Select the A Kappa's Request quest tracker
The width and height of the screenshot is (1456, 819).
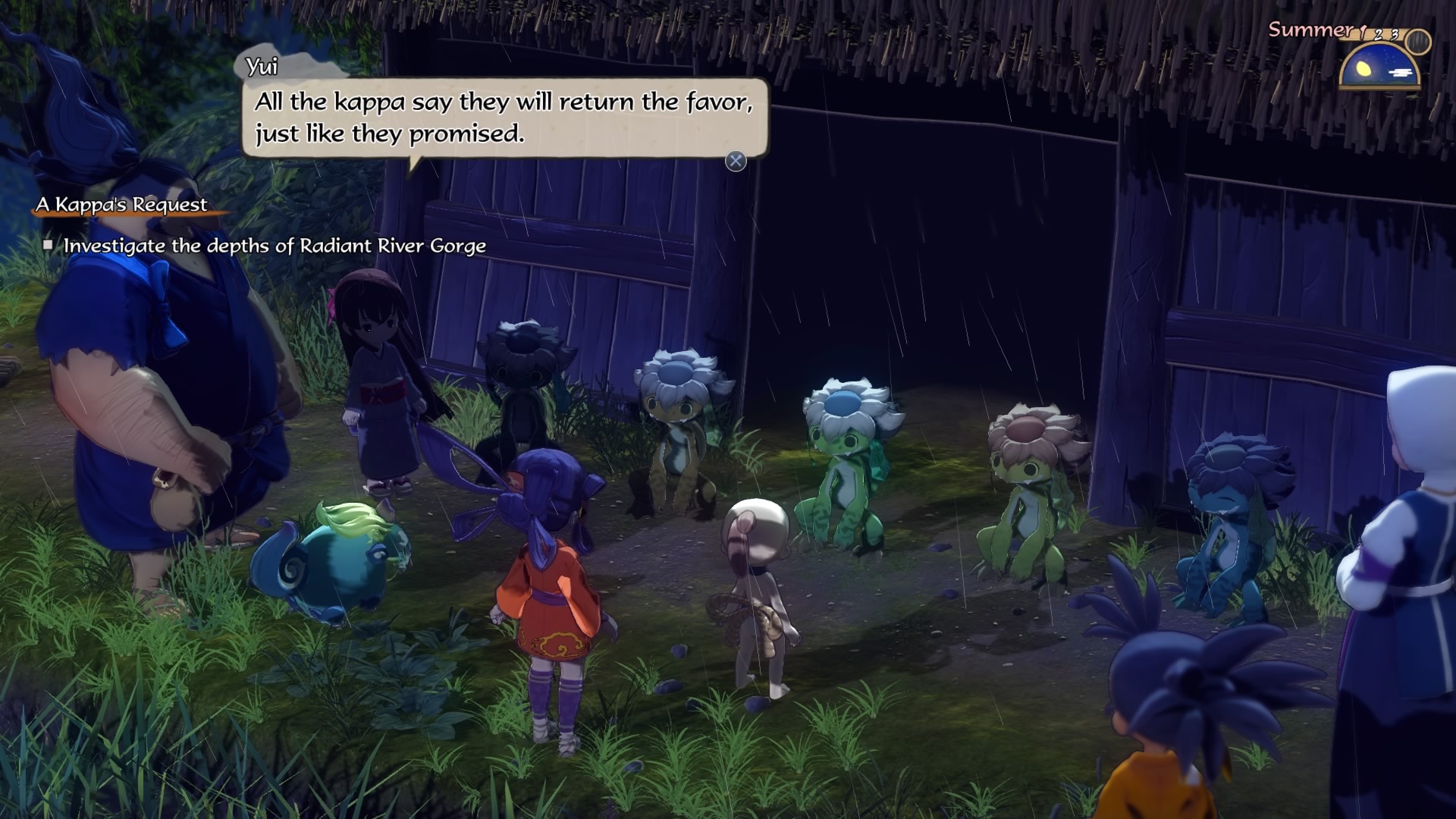pos(121,205)
